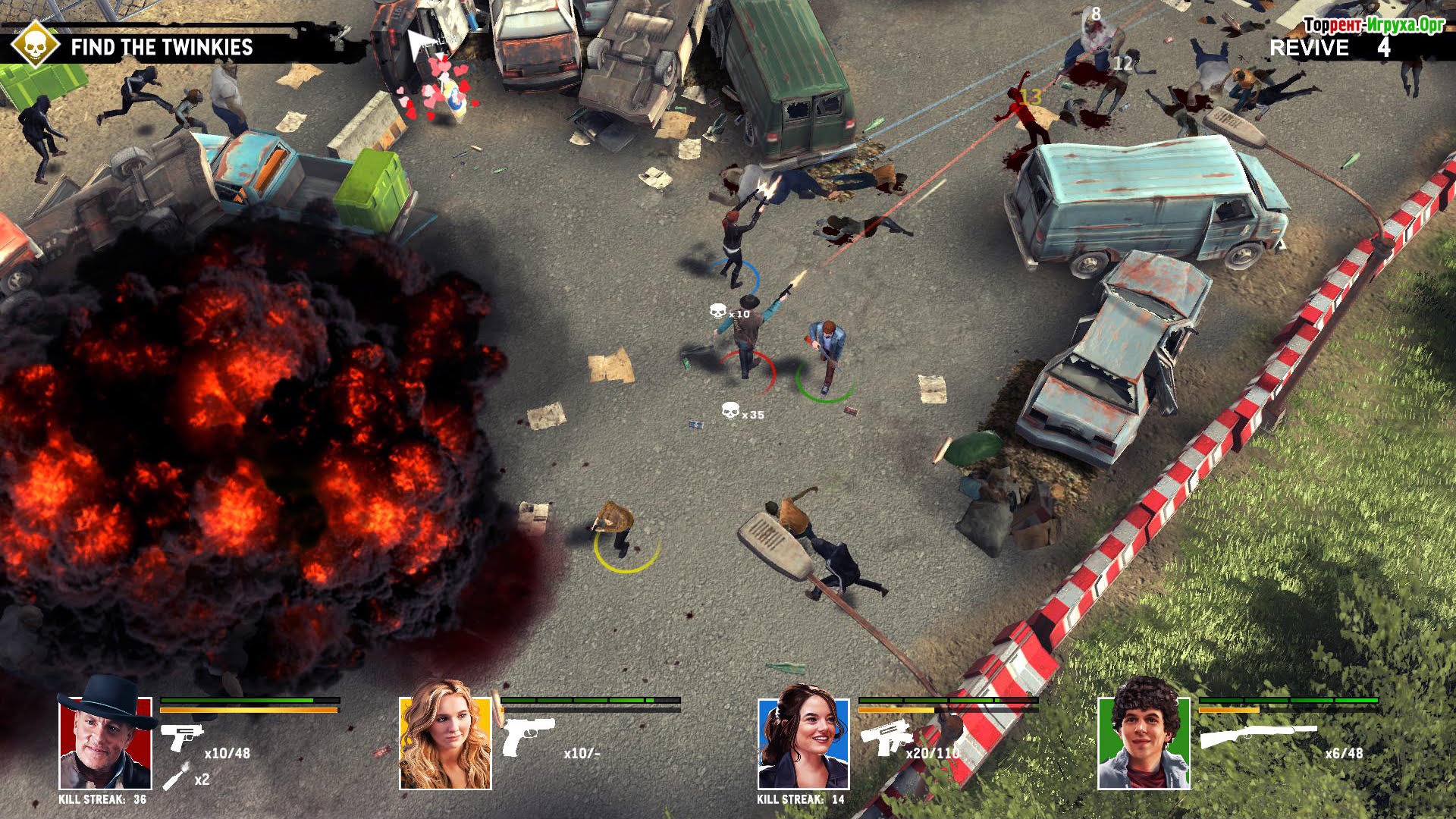1456x819 pixels.
Task: Click the dark-haired woman's submachine gun icon
Action: [885, 736]
